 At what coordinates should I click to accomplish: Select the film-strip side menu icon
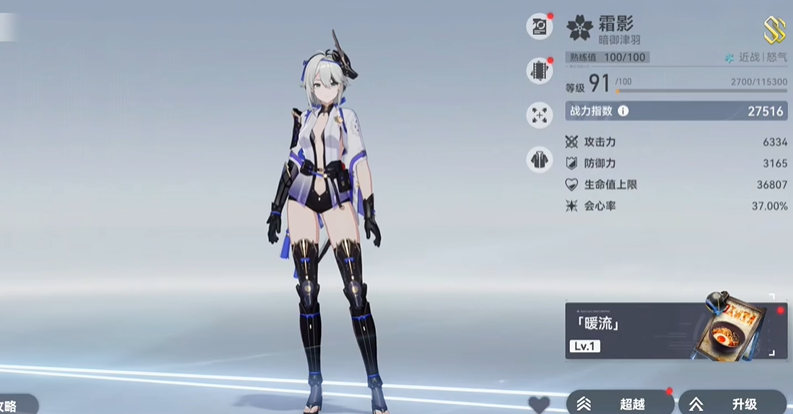pos(540,70)
